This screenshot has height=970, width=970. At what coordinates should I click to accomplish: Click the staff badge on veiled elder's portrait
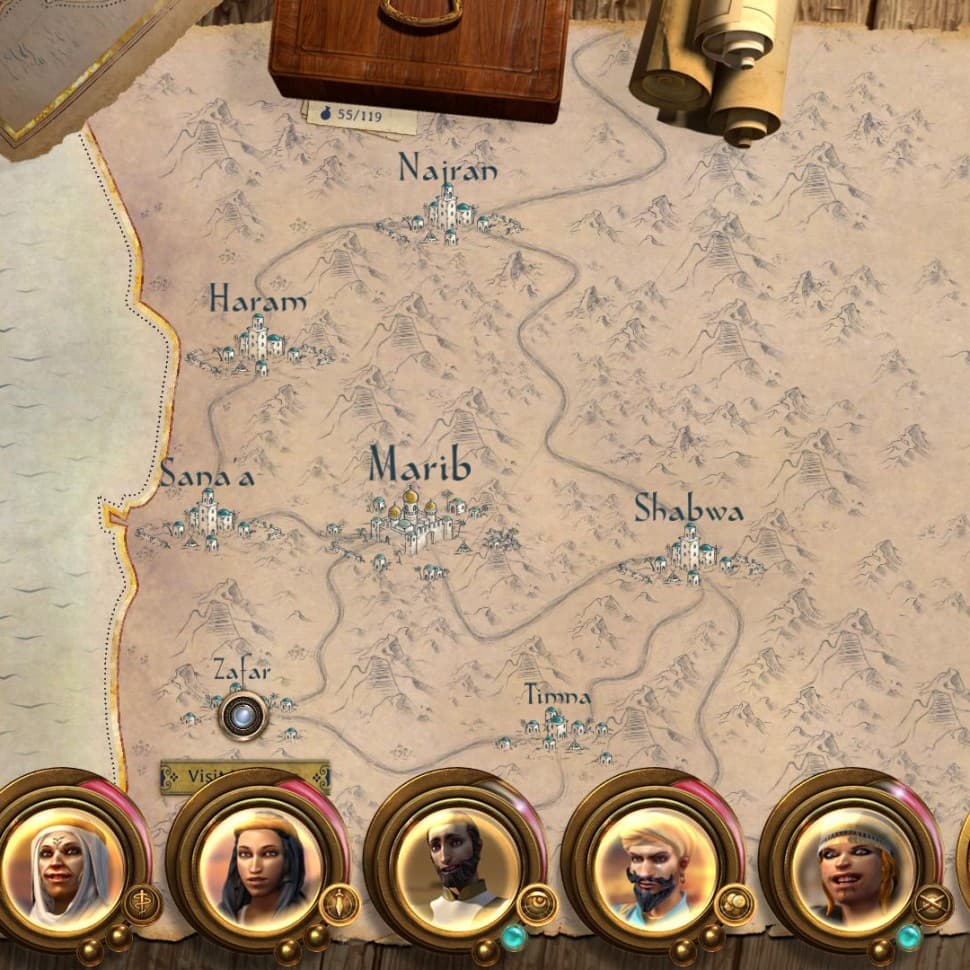click(141, 904)
